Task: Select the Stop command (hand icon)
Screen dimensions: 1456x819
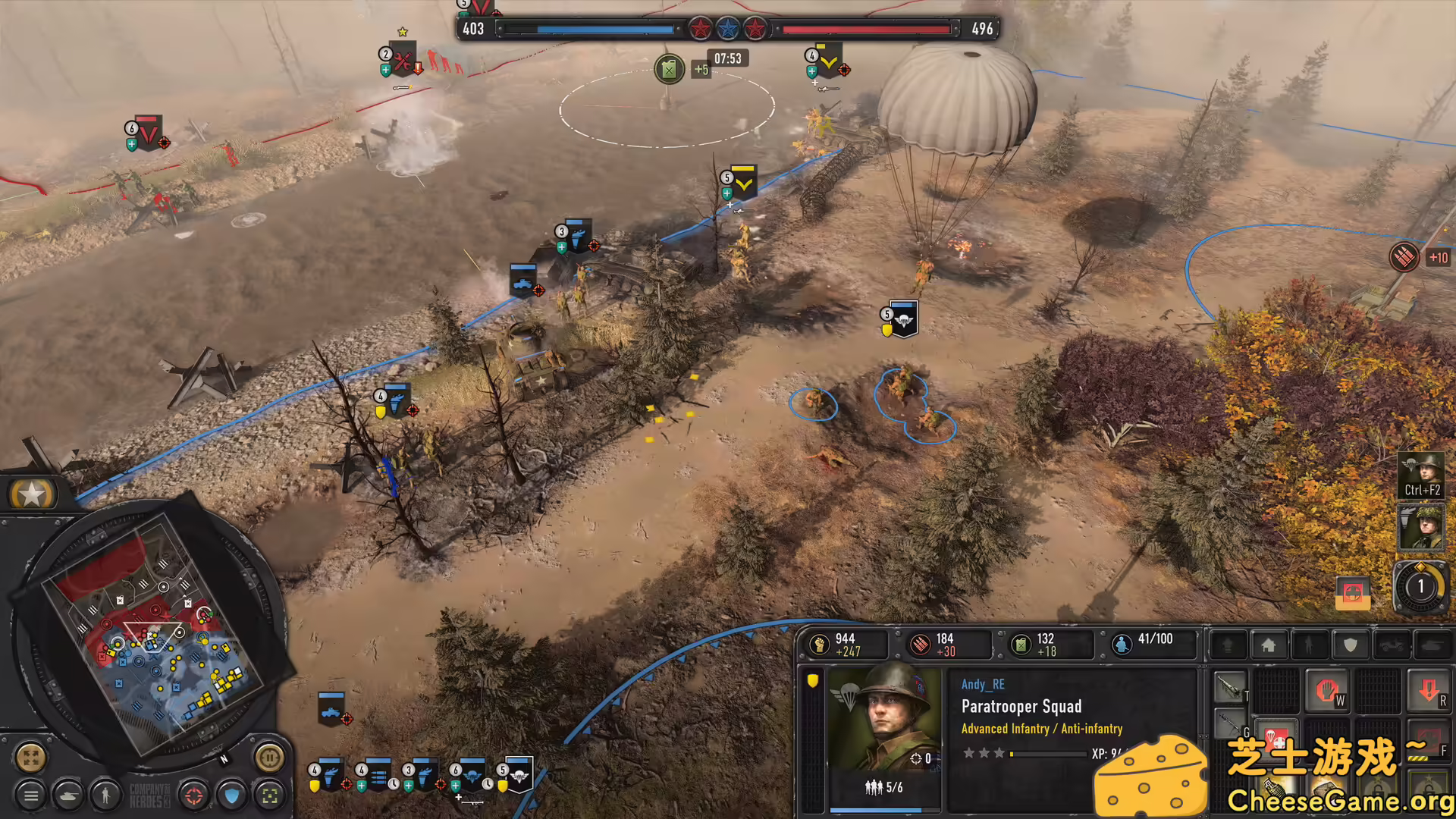Action: click(1329, 690)
